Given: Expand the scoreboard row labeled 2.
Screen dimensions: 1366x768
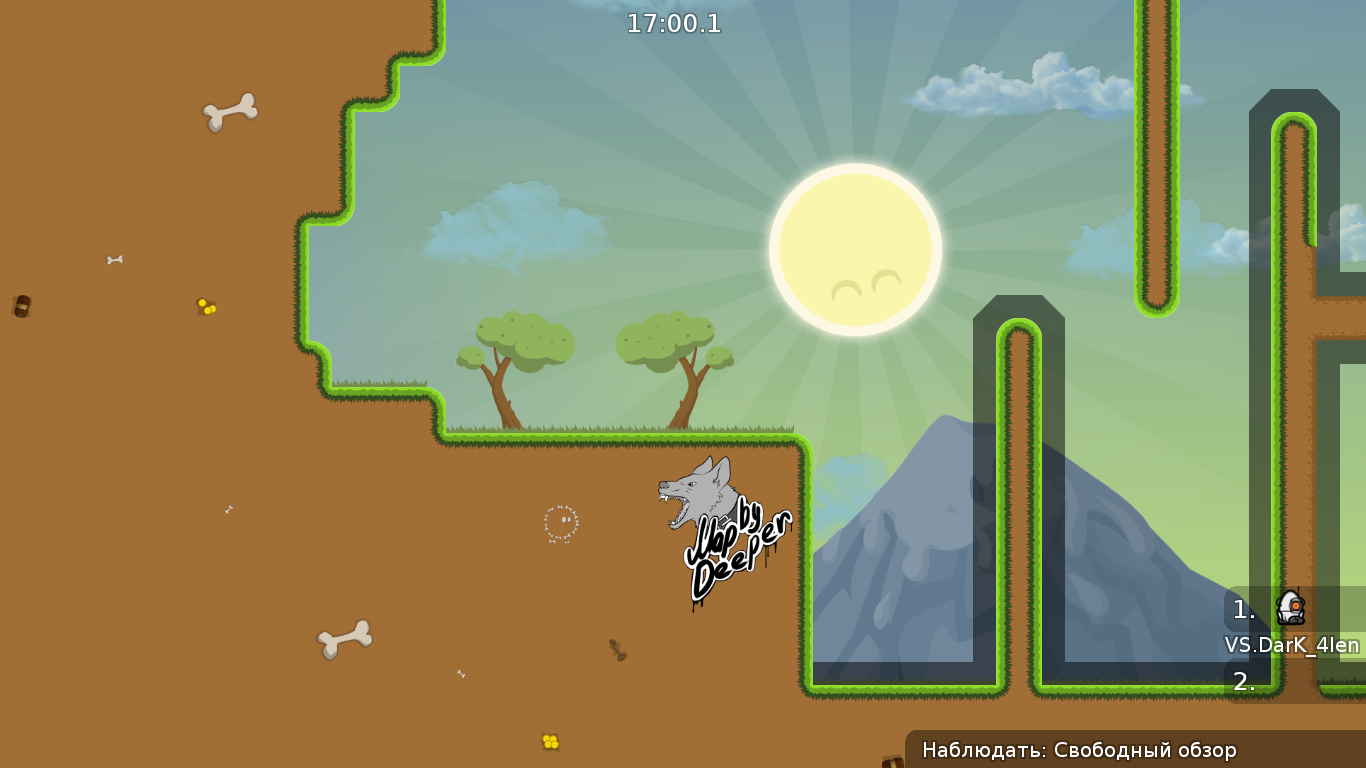Looking at the screenshot, I should (1243, 682).
